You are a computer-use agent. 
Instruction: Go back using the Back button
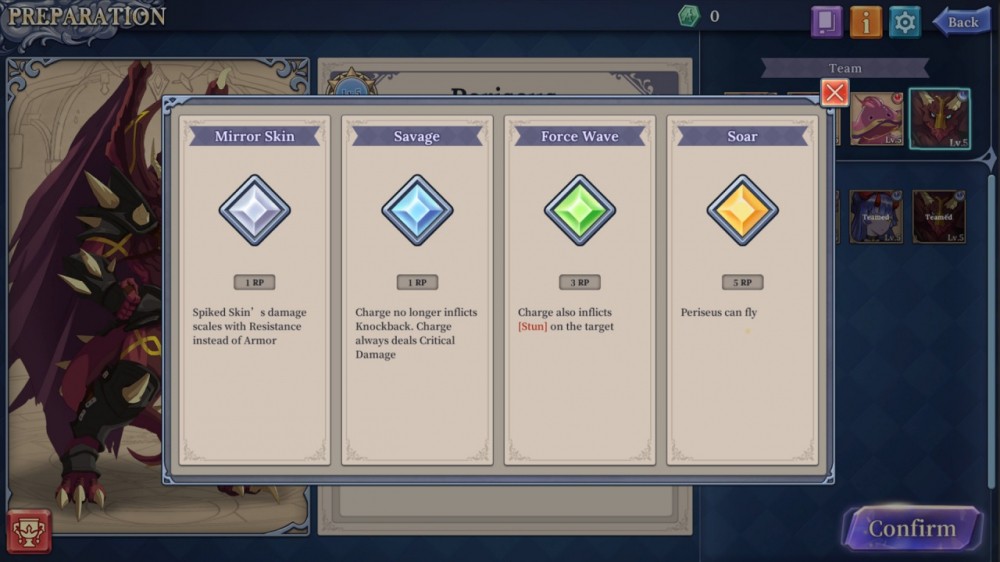[961, 21]
